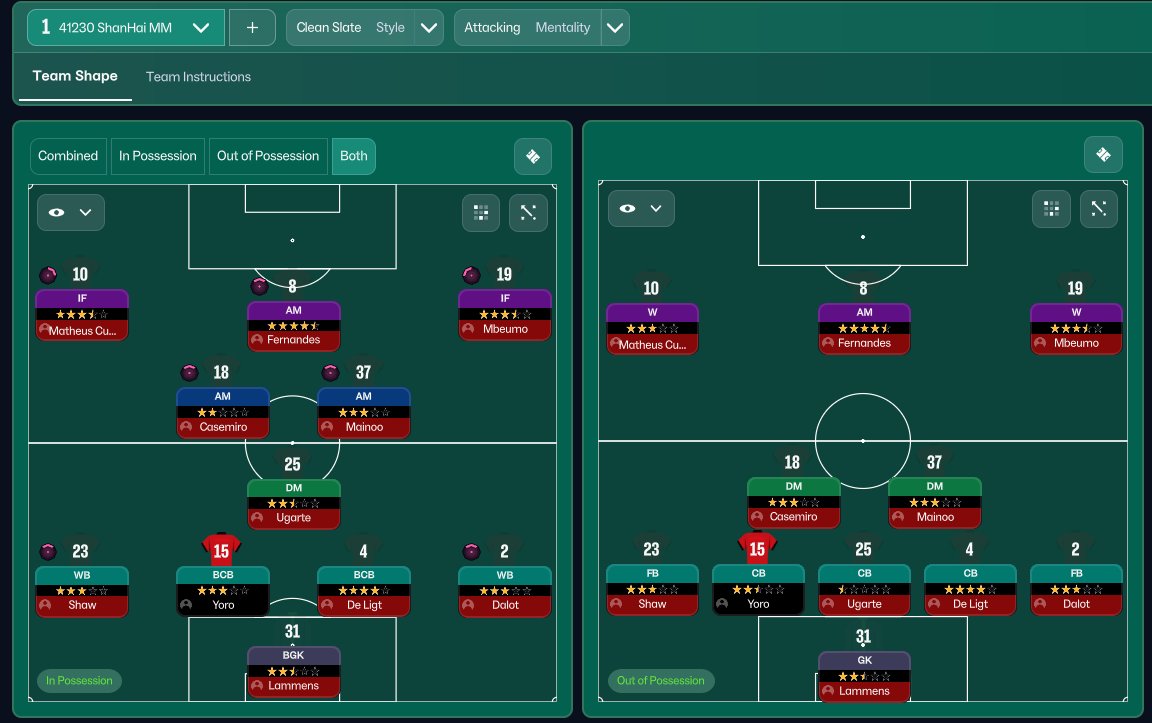Select Mainoo's DM card out of possession
The height and width of the screenshot is (723, 1152).
pyautogui.click(x=935, y=503)
